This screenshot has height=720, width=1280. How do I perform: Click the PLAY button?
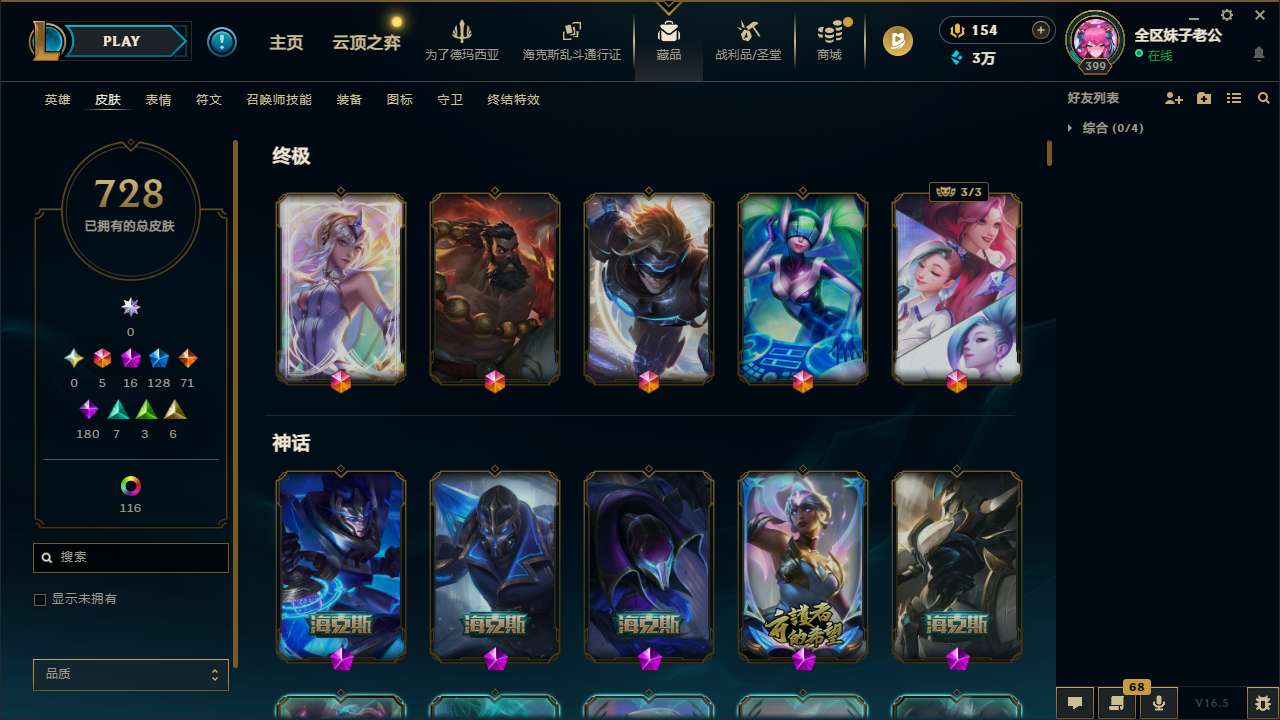click(120, 41)
